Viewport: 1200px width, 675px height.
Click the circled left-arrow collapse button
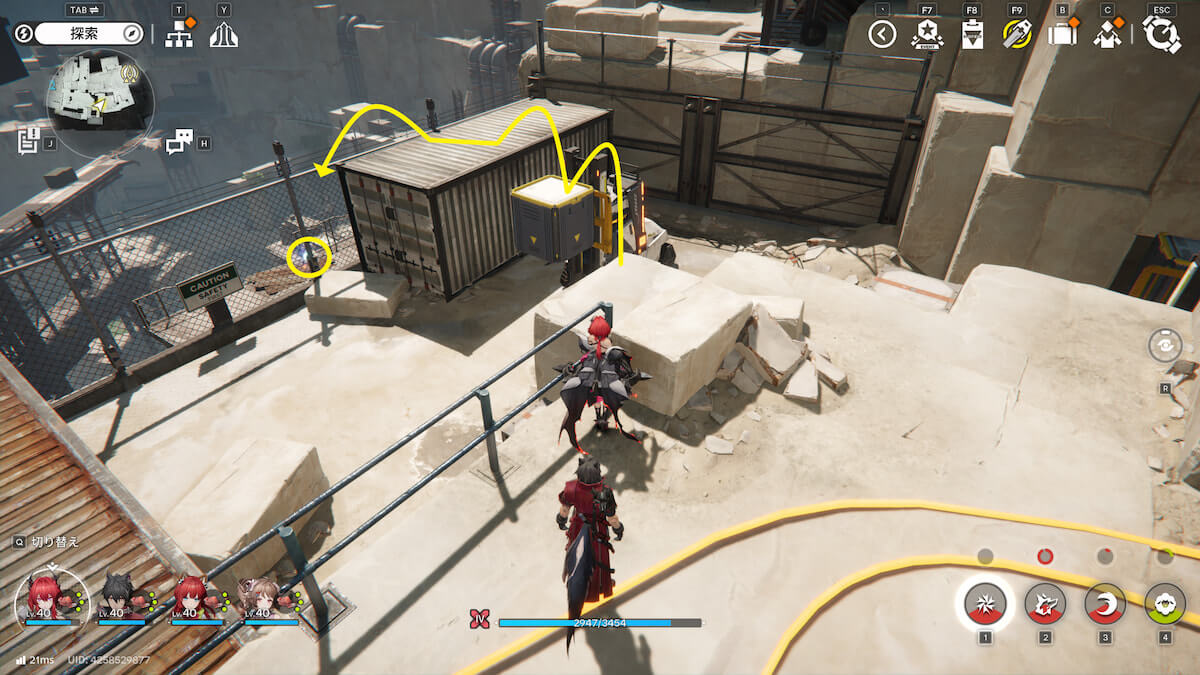pyautogui.click(x=882, y=35)
